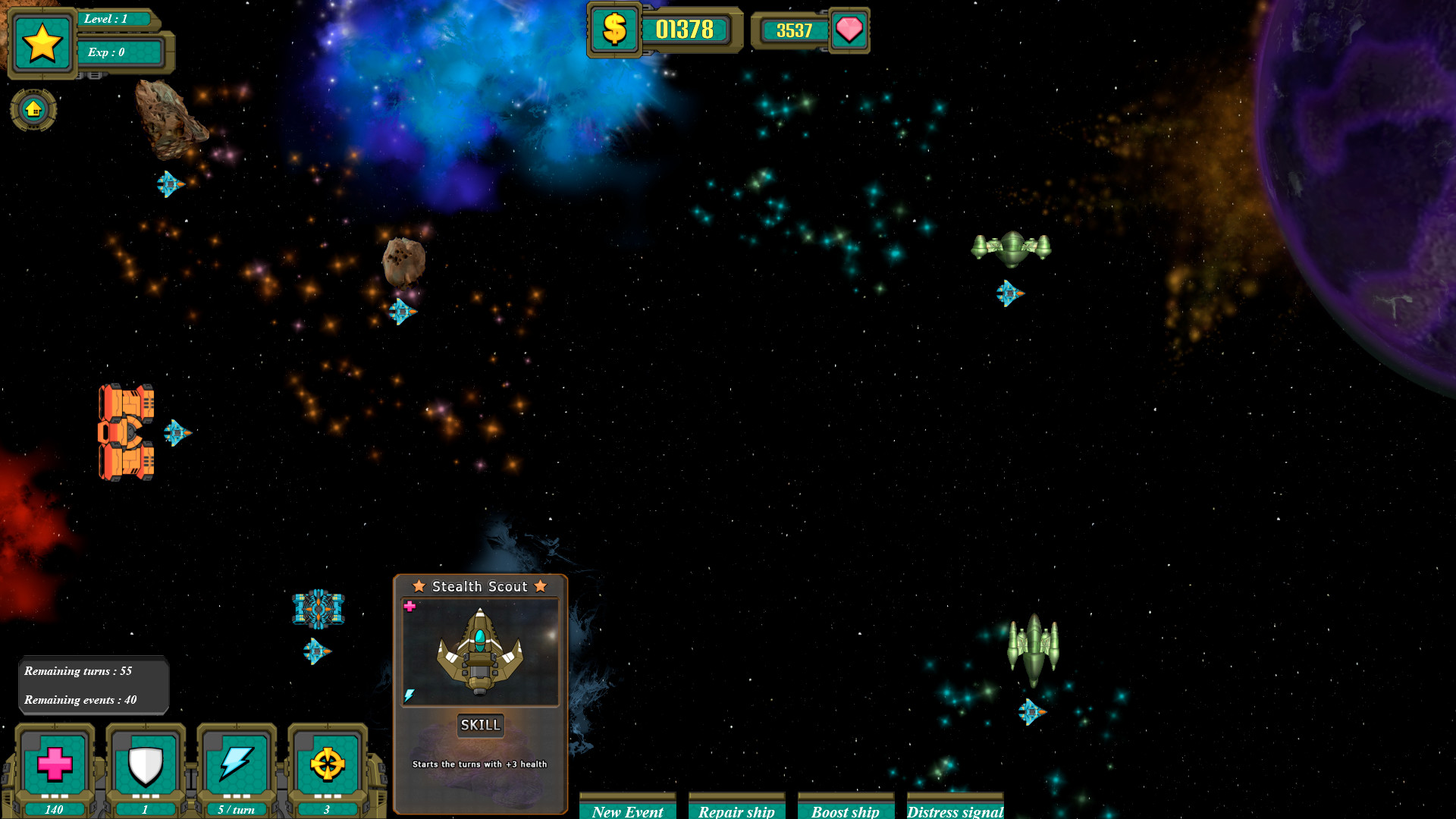Select the white shield stat

point(146,764)
